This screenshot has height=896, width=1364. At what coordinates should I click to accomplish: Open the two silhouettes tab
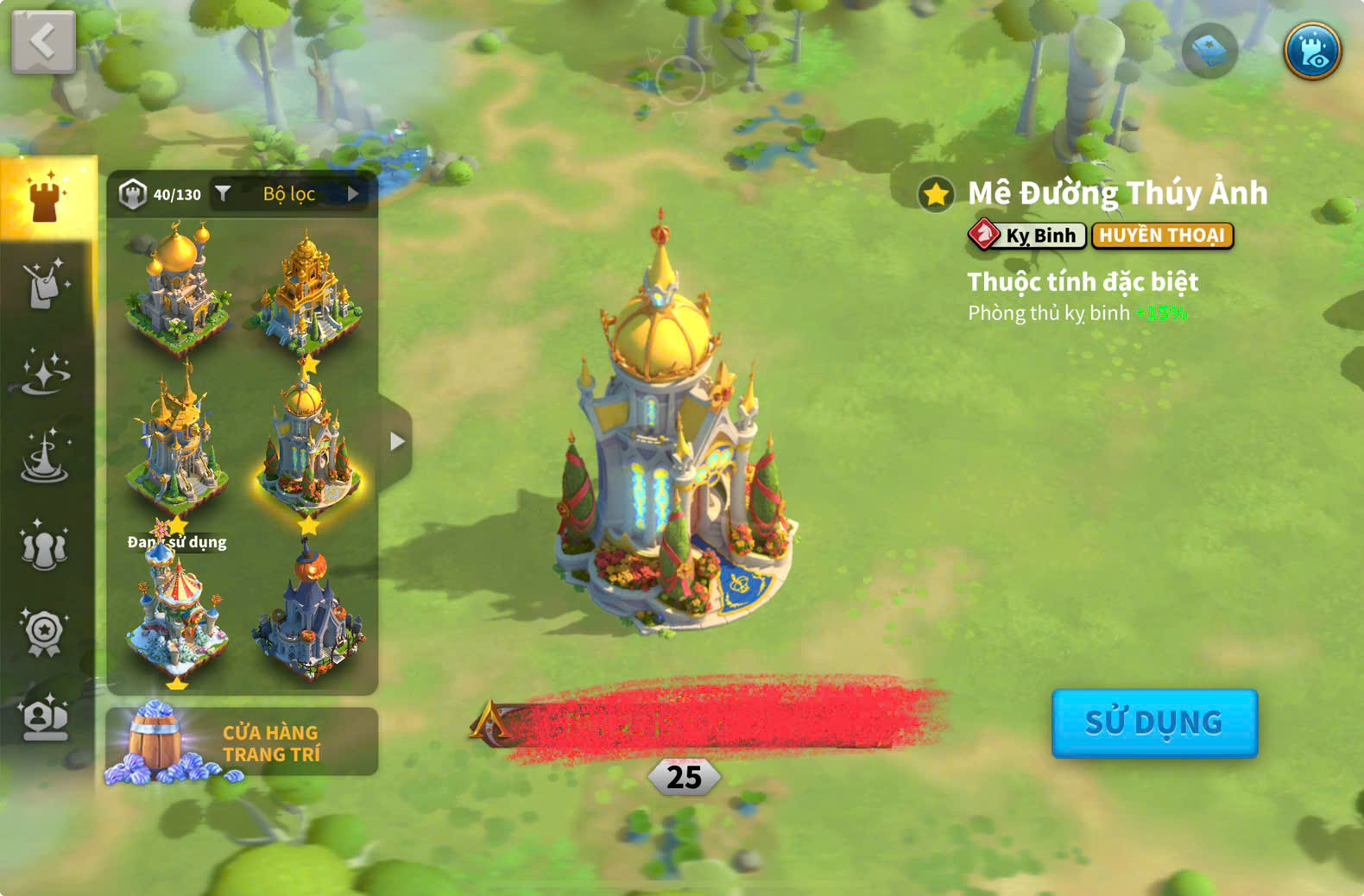pyautogui.click(x=45, y=546)
